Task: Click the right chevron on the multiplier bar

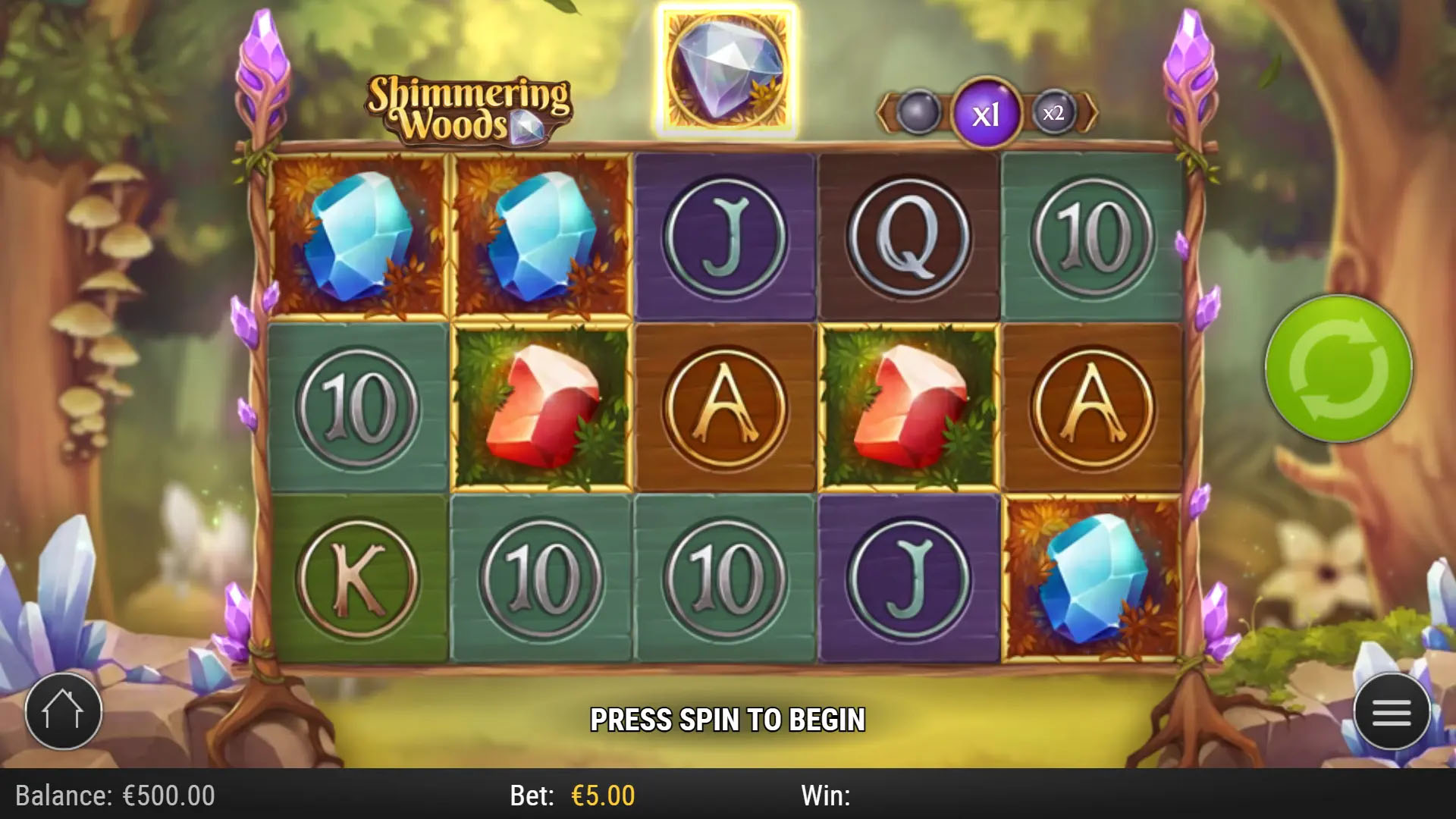Action: 1093,114
